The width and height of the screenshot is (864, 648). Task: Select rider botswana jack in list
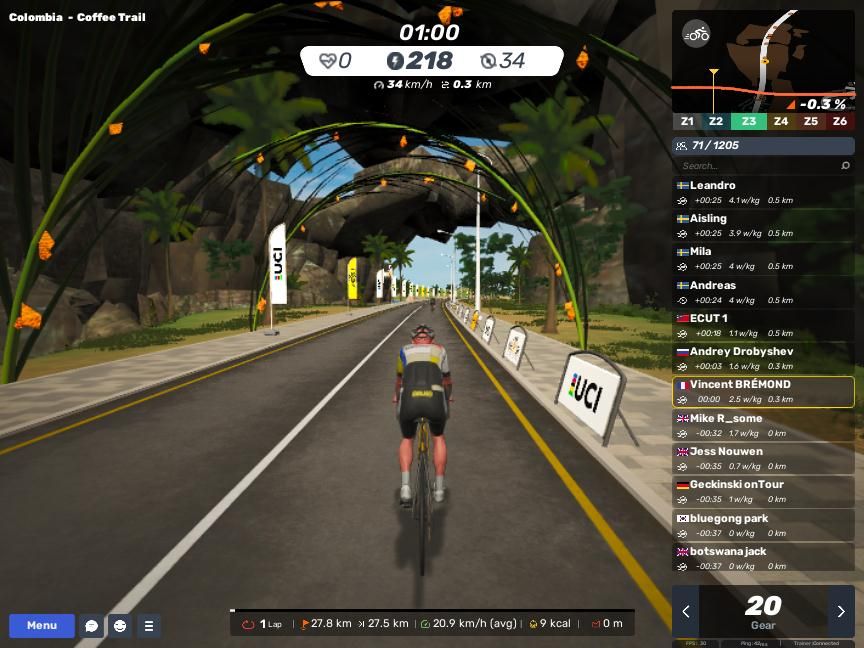click(x=763, y=558)
